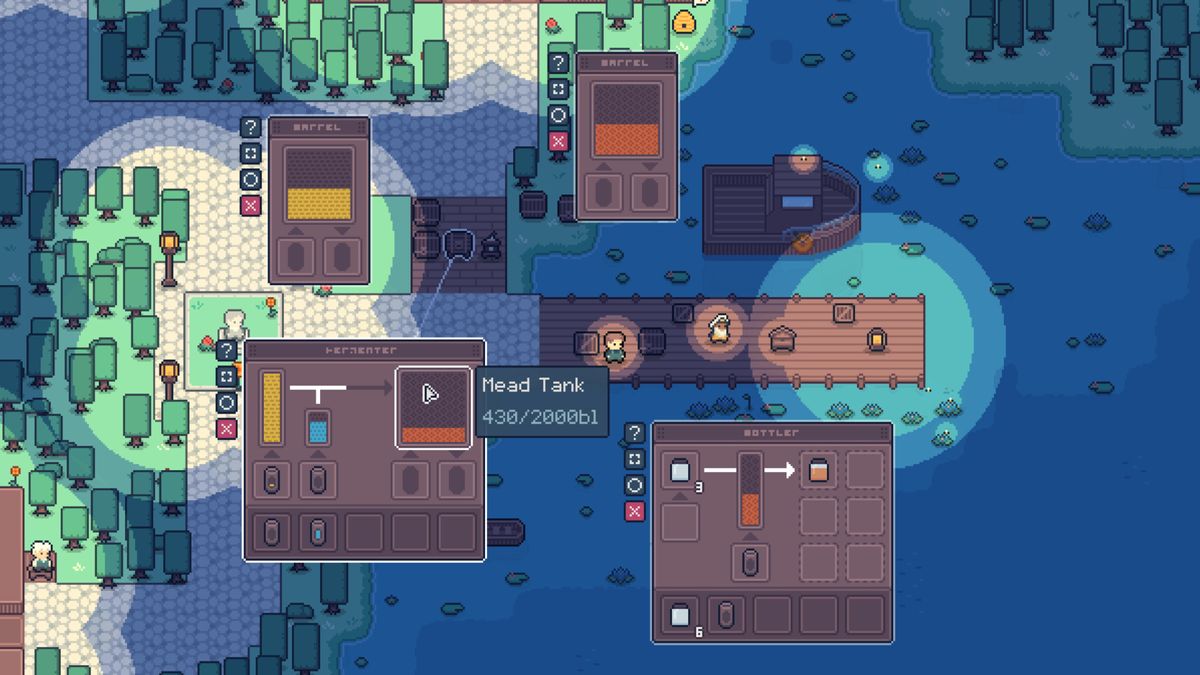The image size is (1200, 675).
Task: Click the Bottler's square brackets button
Action: pyautogui.click(x=635, y=460)
